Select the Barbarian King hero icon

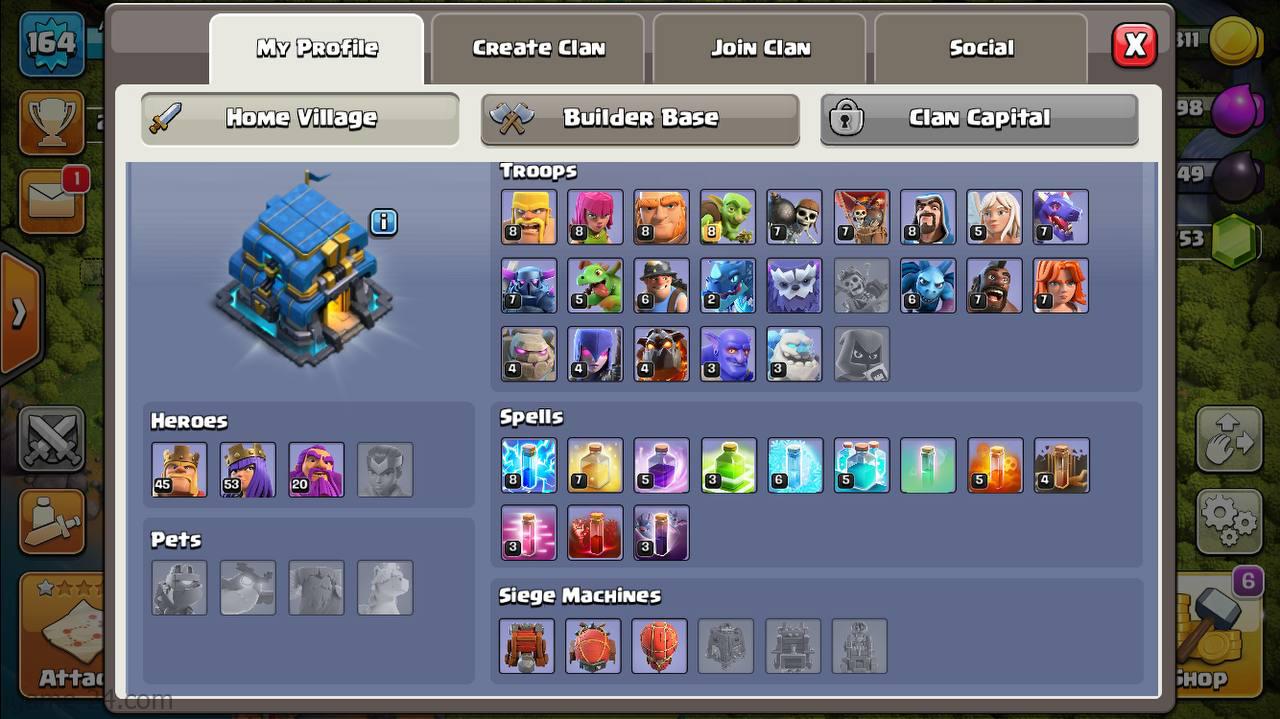(x=179, y=469)
